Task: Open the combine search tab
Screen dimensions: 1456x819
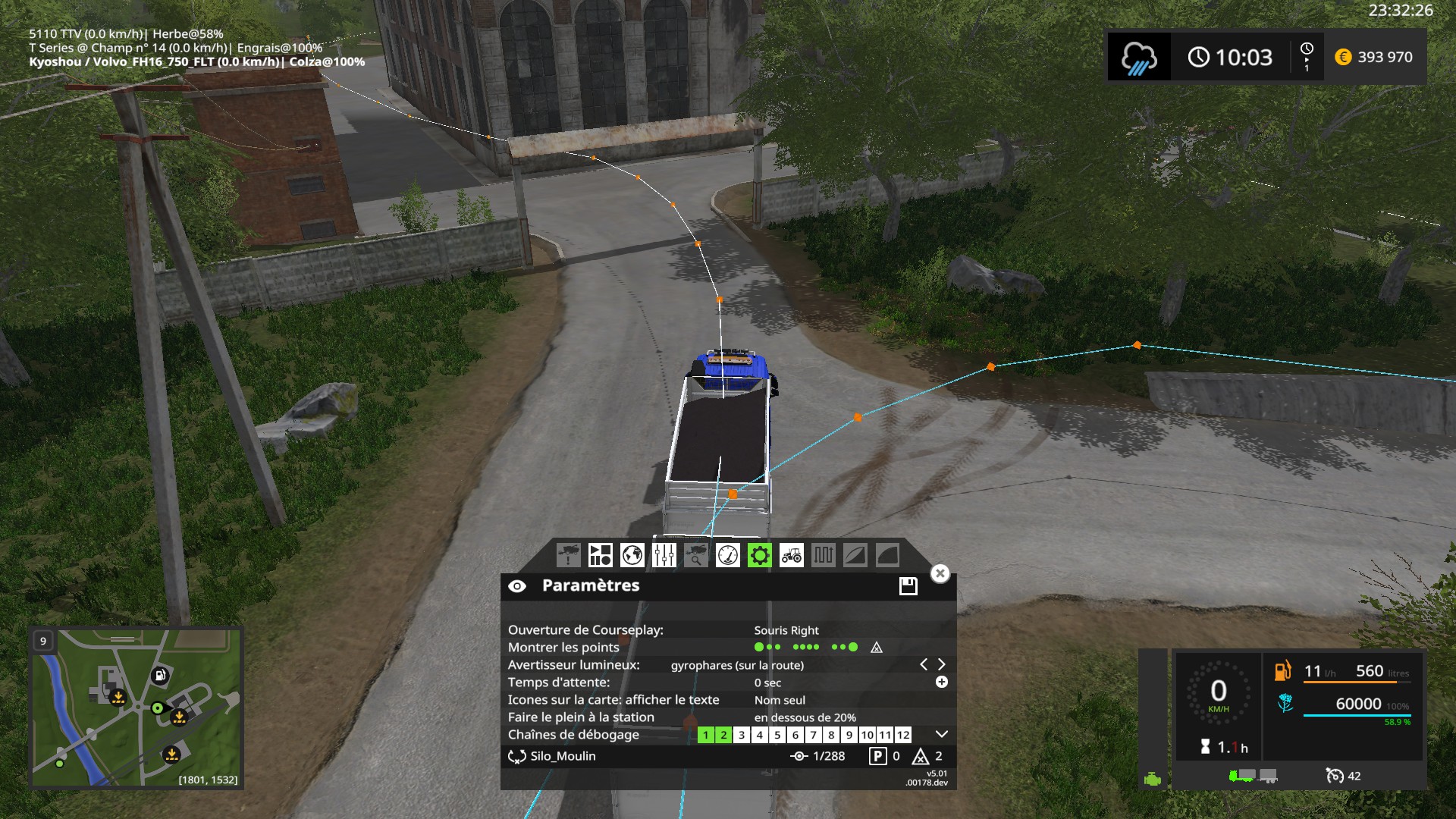Action: click(697, 555)
